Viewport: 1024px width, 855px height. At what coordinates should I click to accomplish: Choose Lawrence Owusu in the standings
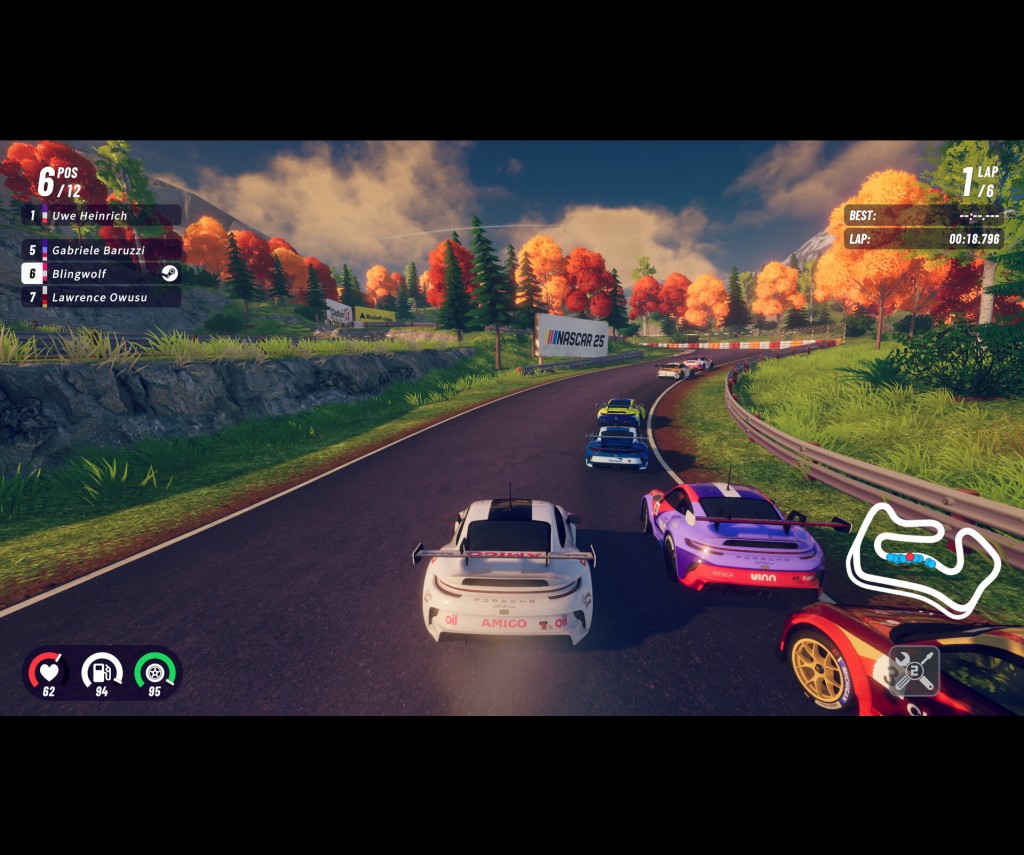100,297
